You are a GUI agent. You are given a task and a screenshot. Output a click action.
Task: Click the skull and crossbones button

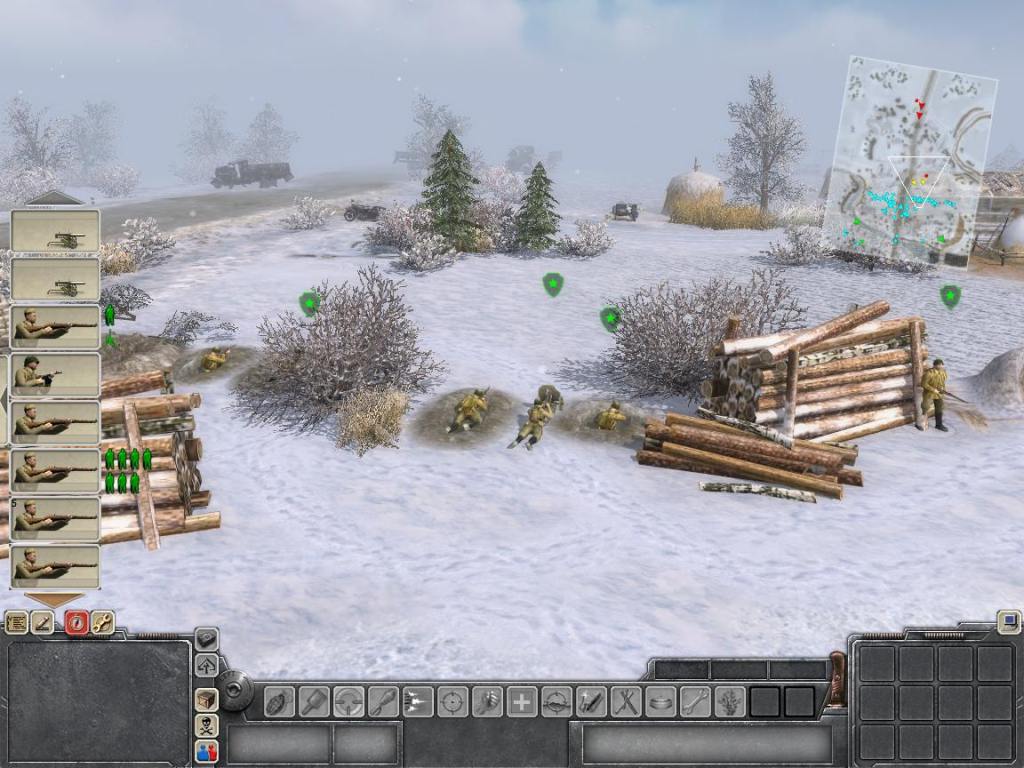pyautogui.click(x=206, y=725)
